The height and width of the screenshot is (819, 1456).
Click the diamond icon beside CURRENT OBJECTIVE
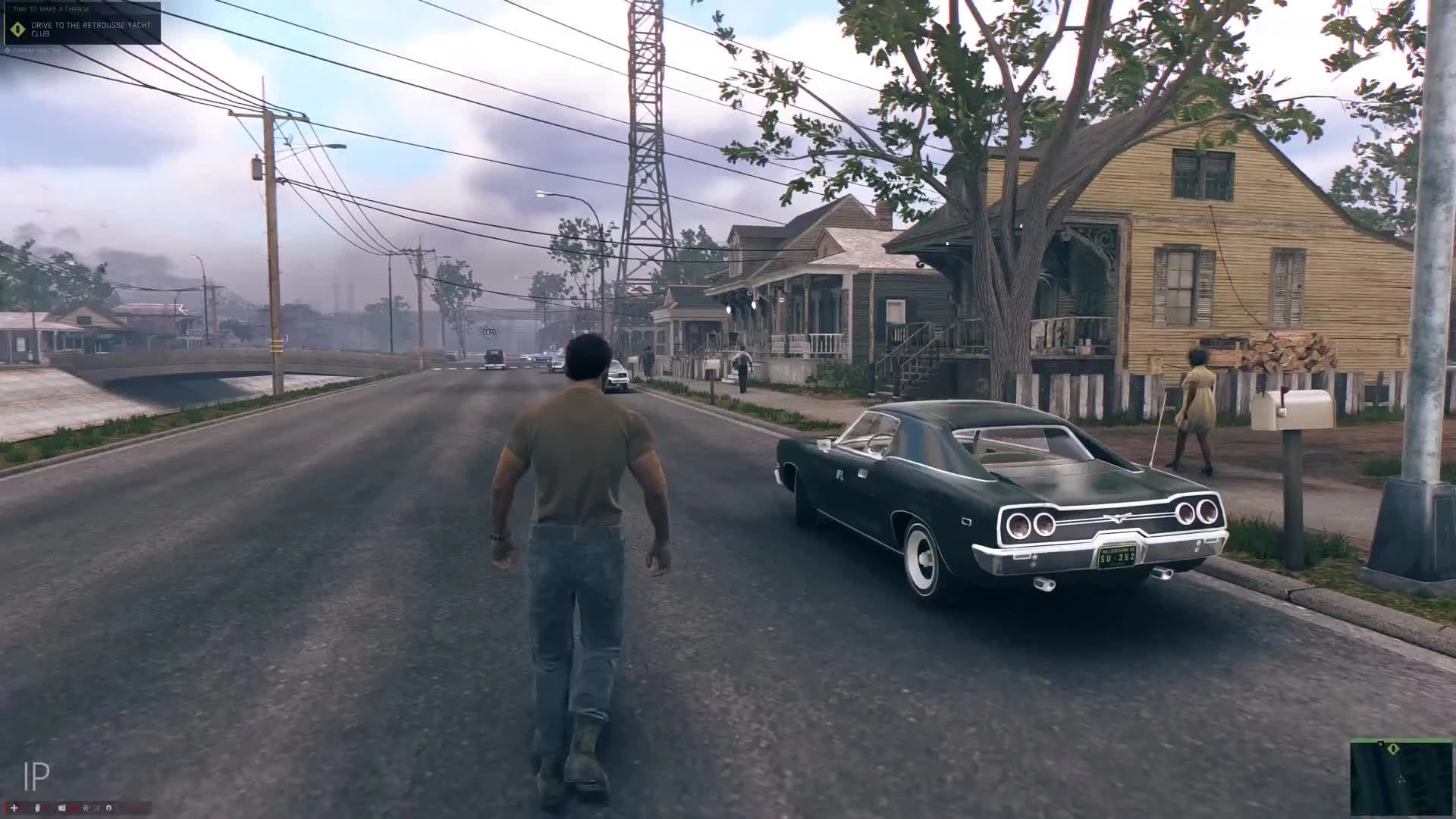6,49
